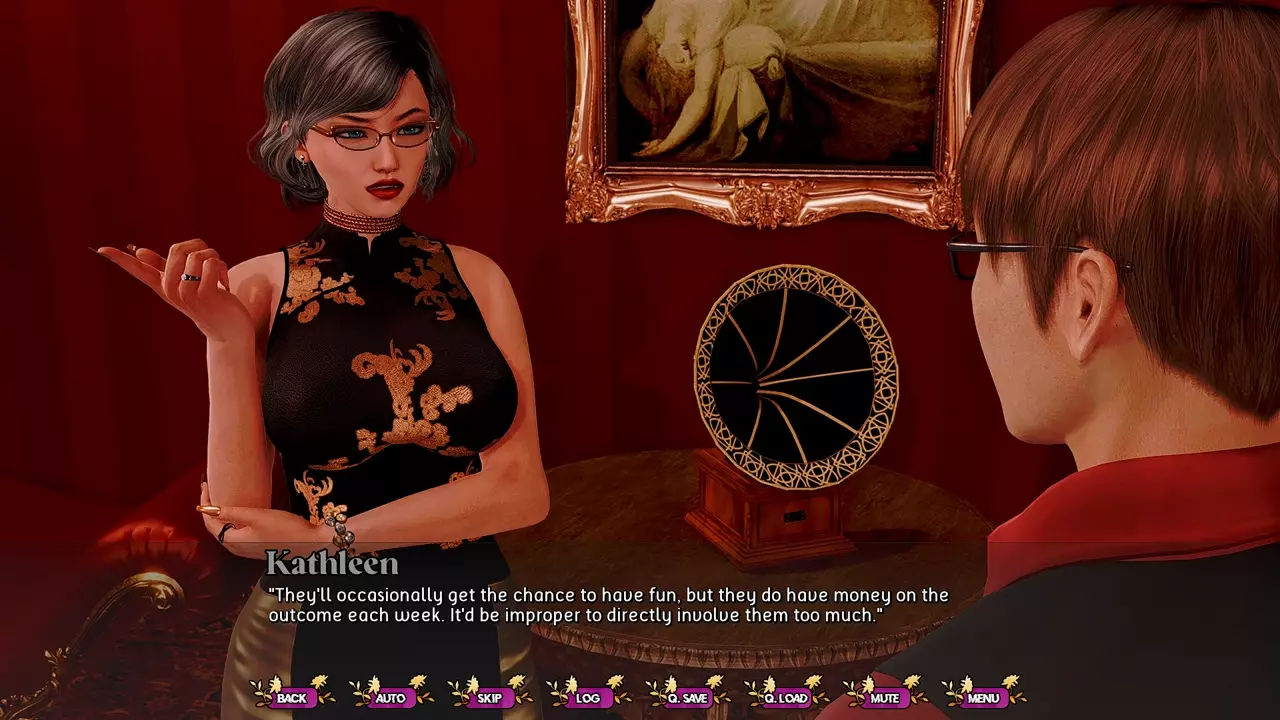The width and height of the screenshot is (1280, 720).
Task: Go back with the BACK button
Action: pos(292,698)
